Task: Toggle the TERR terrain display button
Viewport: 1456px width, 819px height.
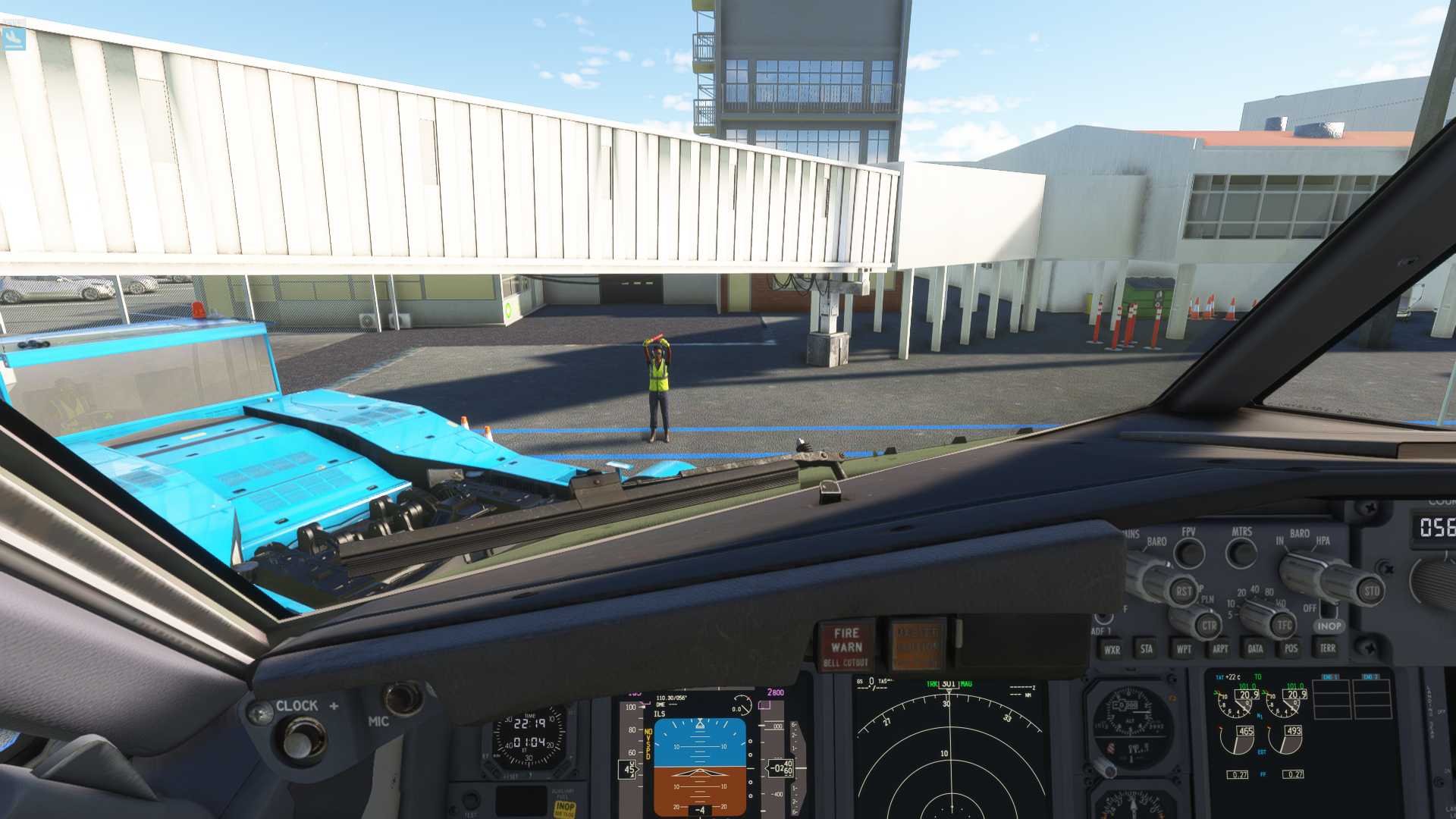Action: click(1327, 648)
